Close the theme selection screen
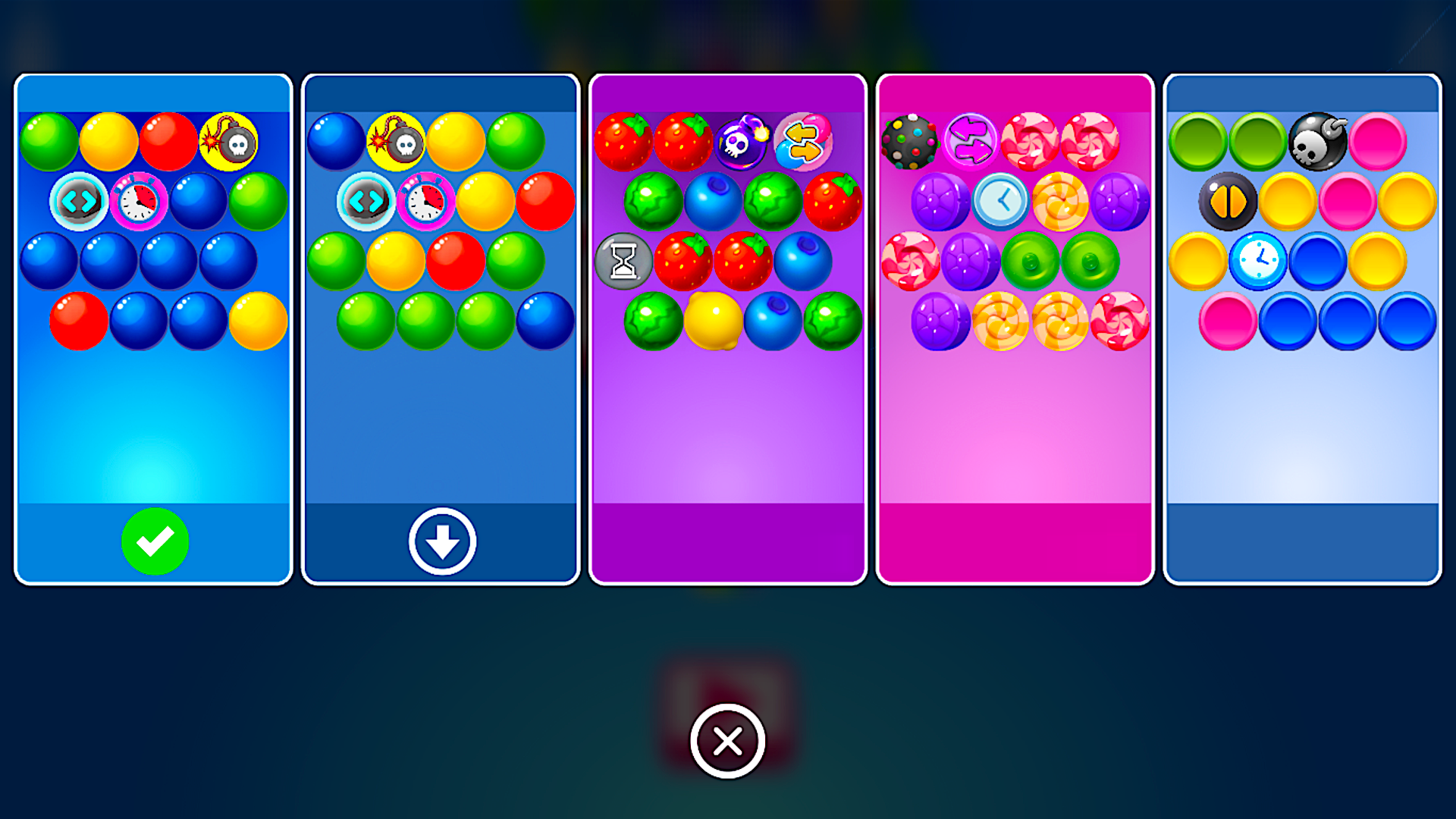Screen dimensions: 1456x819 (728, 742)
